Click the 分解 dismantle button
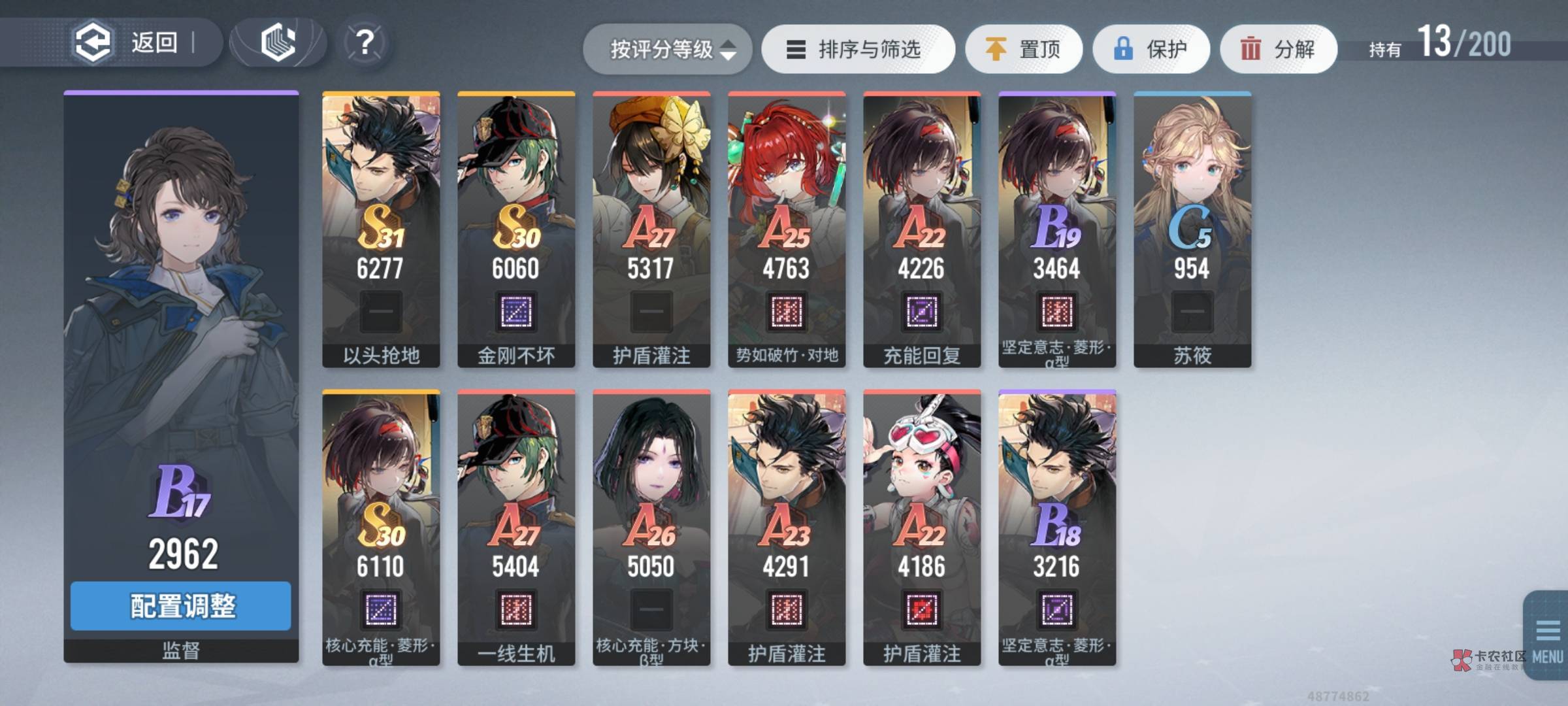Image resolution: width=1568 pixels, height=706 pixels. pyautogui.click(x=1278, y=50)
